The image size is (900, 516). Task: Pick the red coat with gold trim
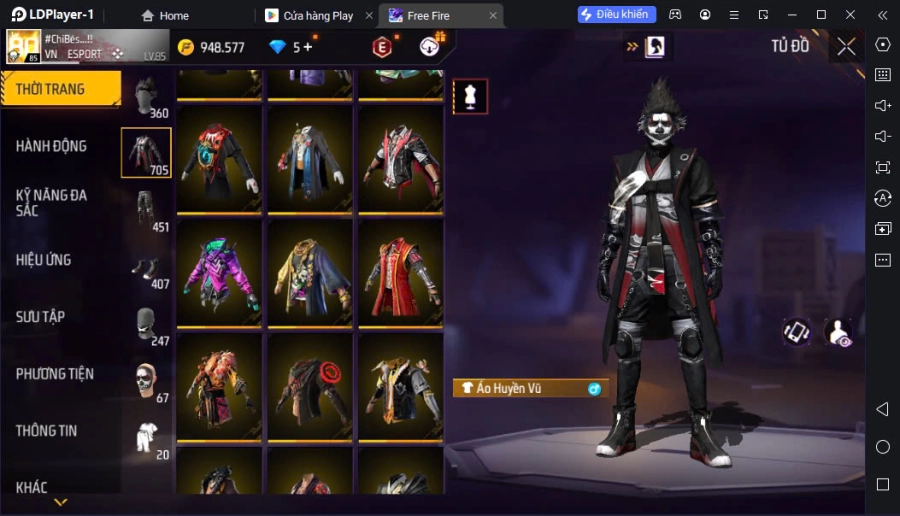pyautogui.click(x=400, y=272)
